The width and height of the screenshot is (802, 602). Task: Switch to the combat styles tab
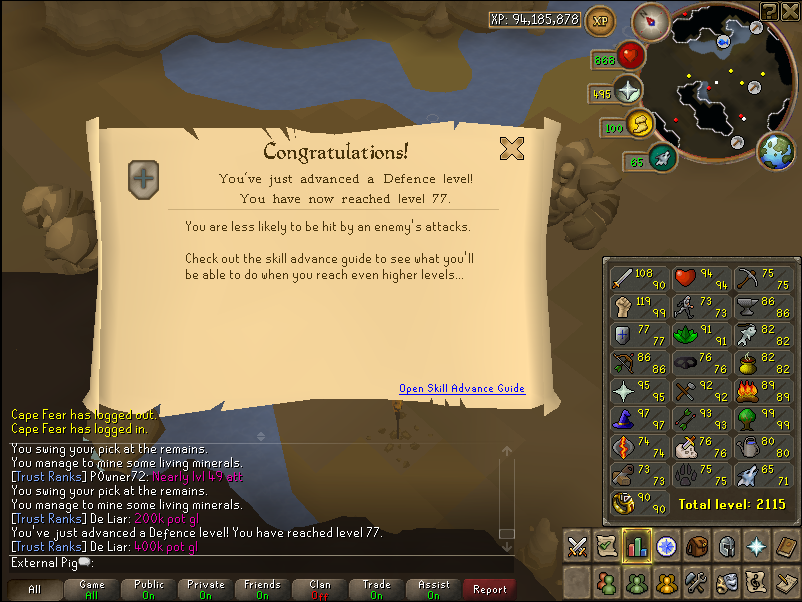tap(577, 546)
